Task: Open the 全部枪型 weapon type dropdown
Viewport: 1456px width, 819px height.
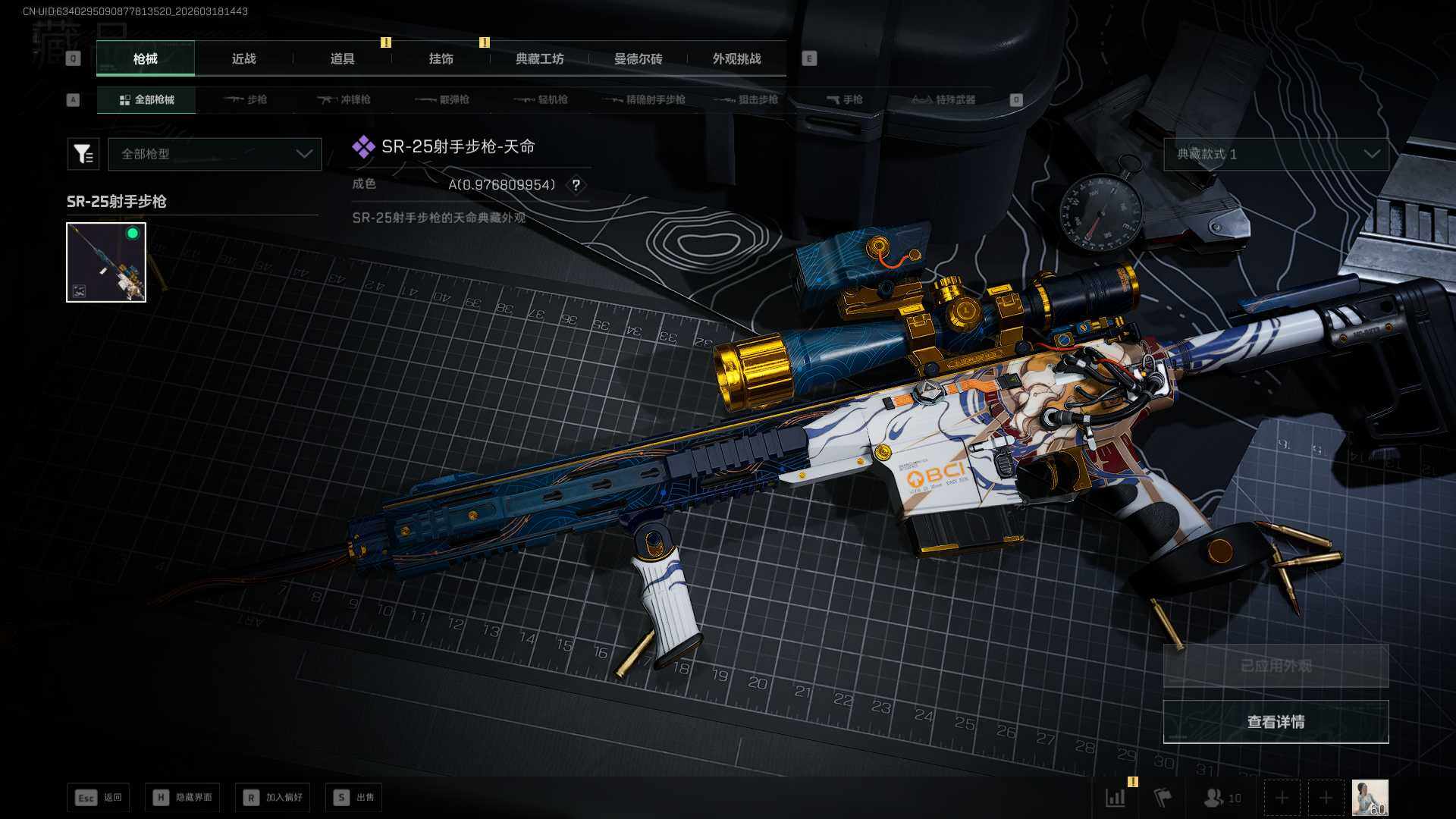Action: point(215,154)
